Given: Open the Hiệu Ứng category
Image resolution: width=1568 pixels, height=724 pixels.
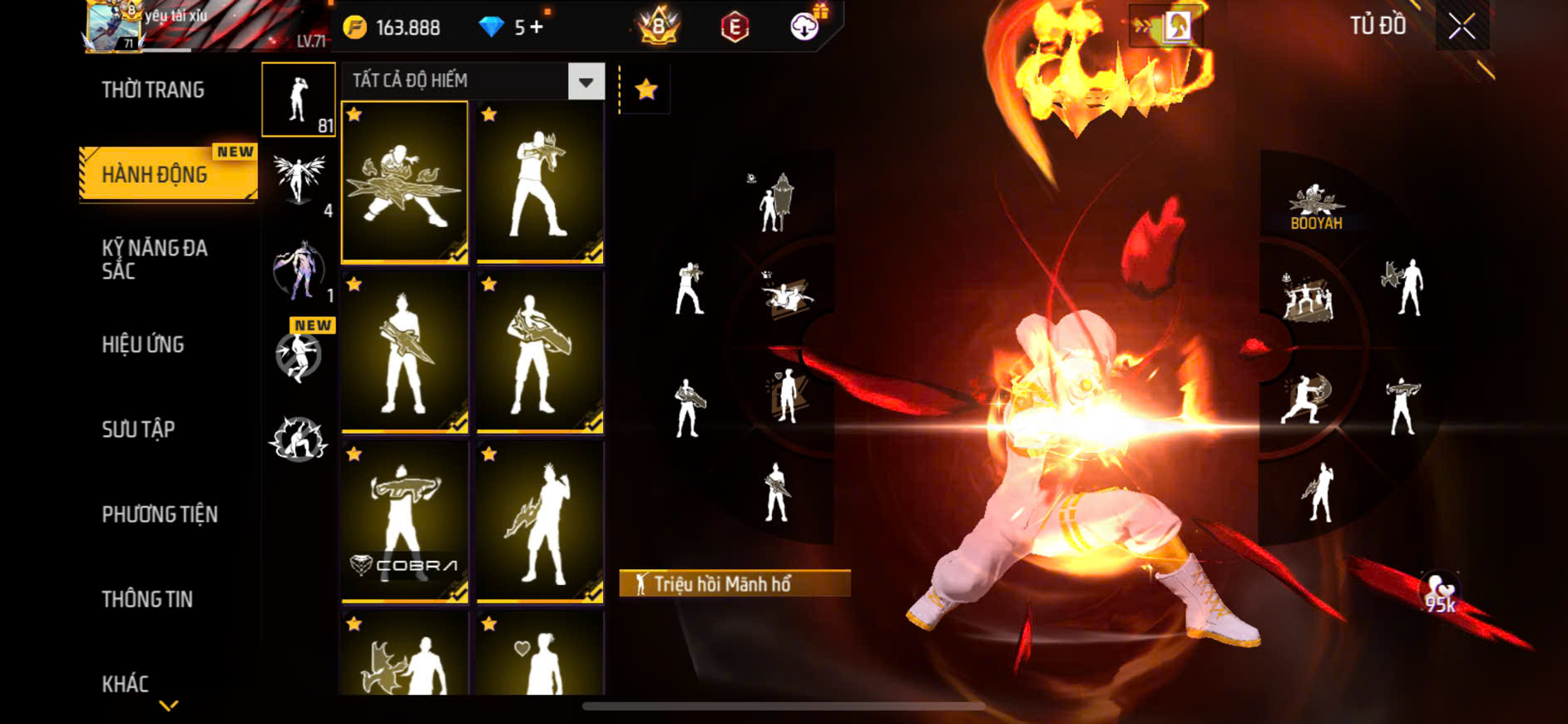Looking at the screenshot, I should 143,345.
